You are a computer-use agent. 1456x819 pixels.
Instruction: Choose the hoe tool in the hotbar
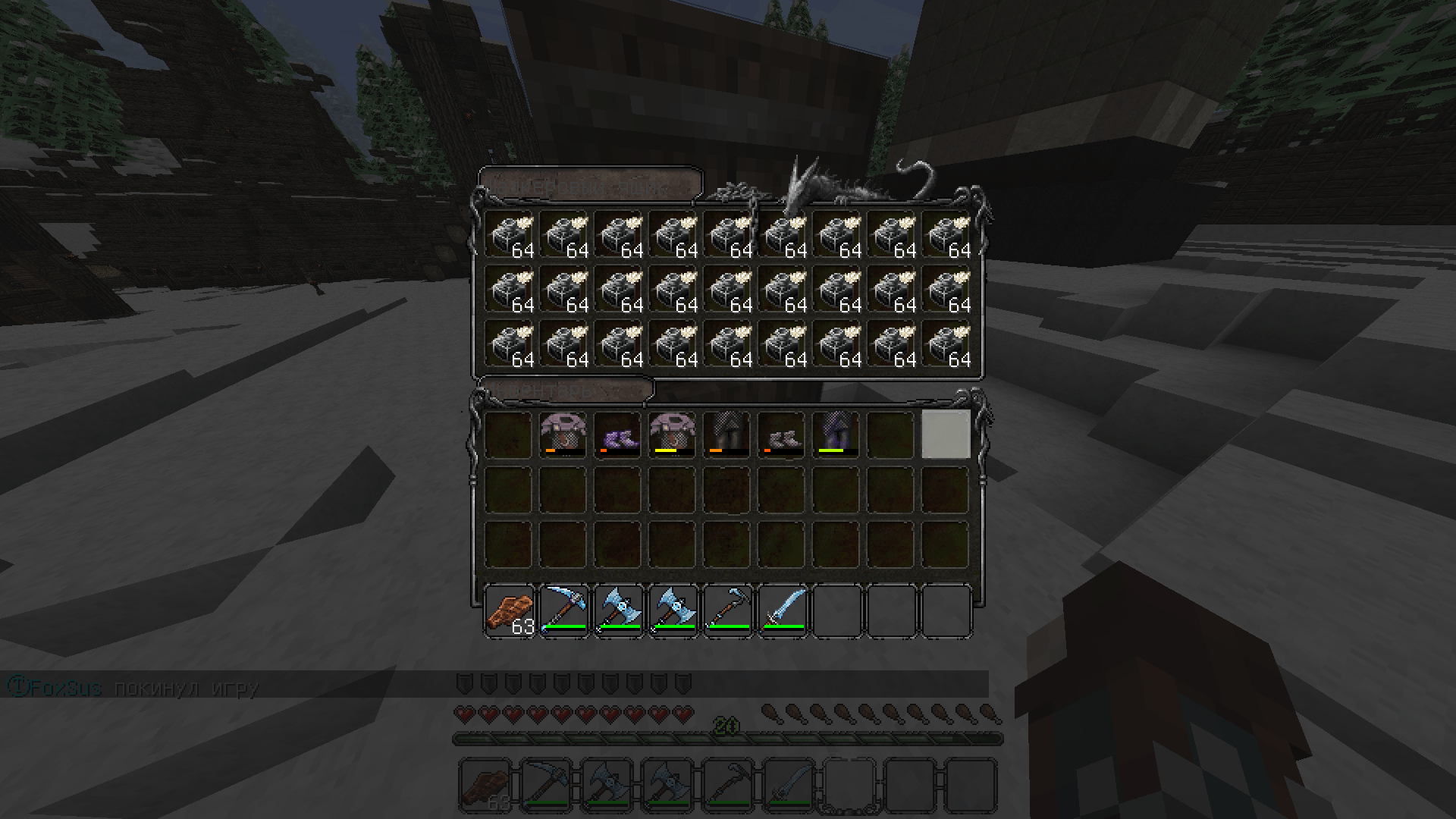click(726, 610)
